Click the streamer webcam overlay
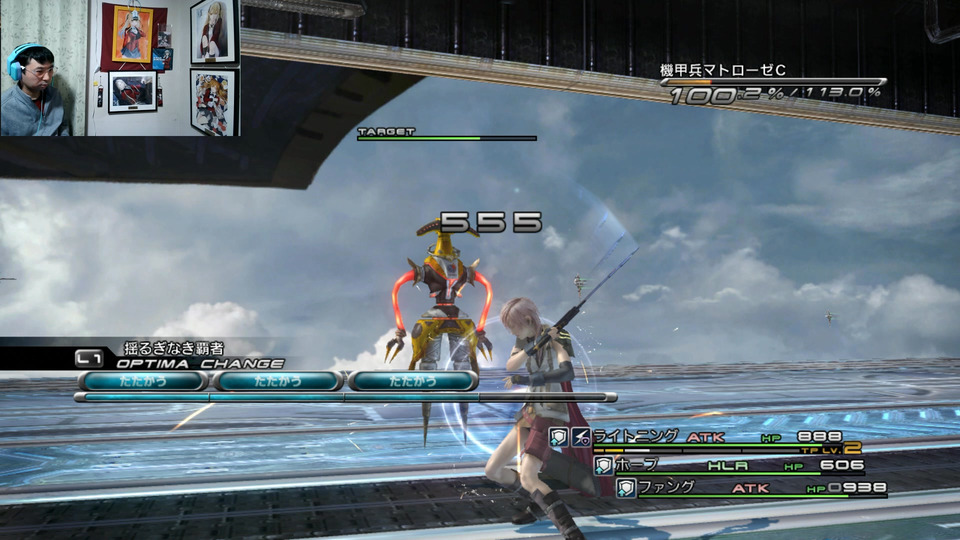 point(120,68)
